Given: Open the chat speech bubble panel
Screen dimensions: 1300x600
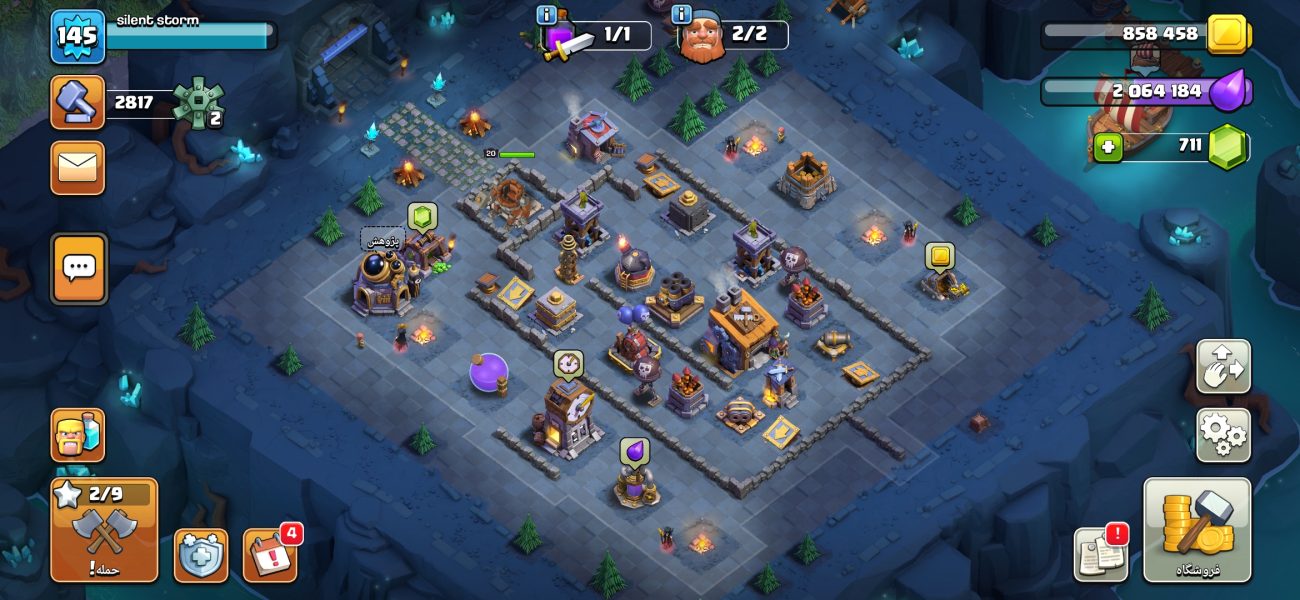Looking at the screenshot, I should pos(78,268).
